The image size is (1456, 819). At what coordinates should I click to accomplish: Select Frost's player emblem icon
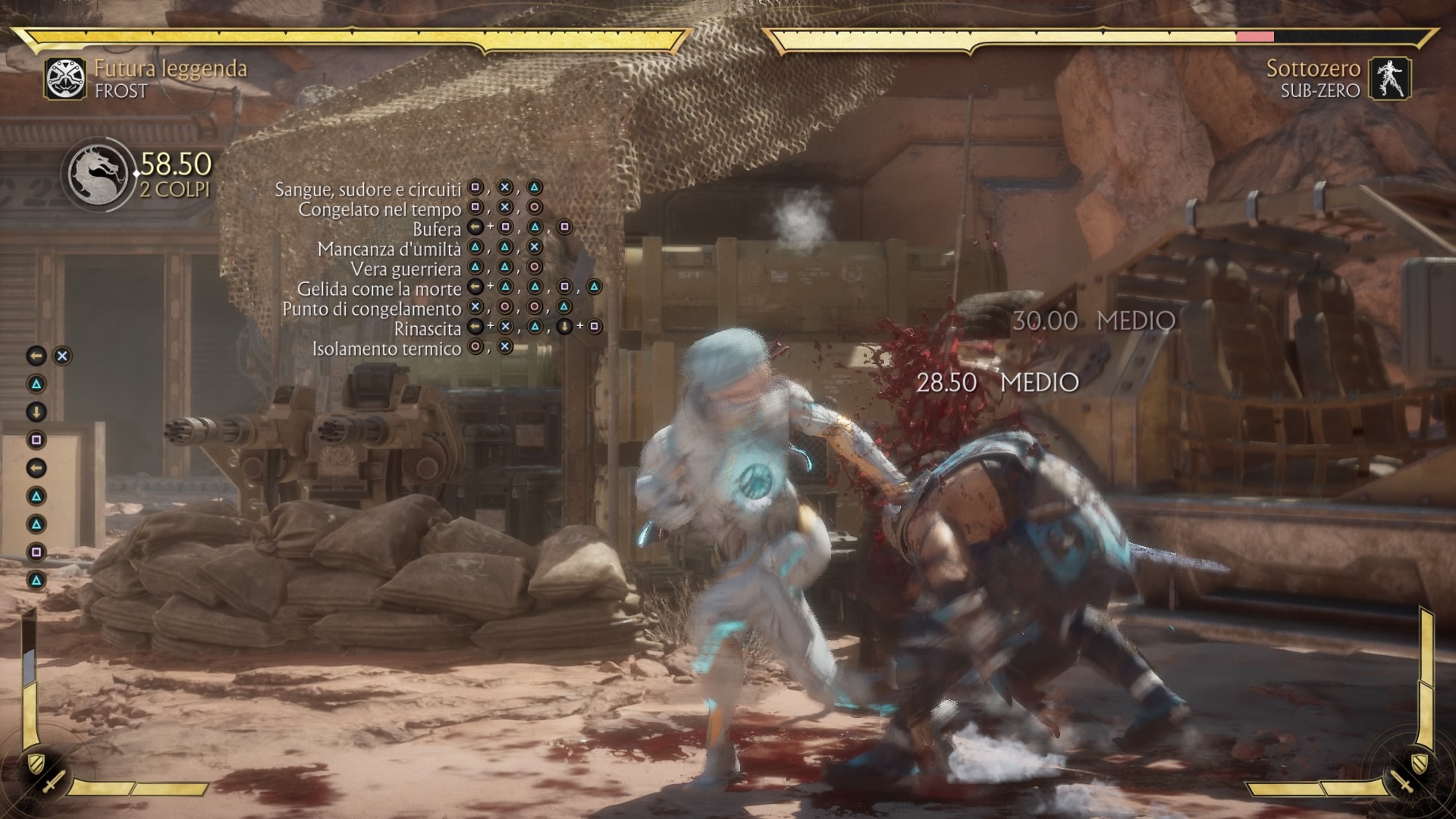[x=65, y=79]
